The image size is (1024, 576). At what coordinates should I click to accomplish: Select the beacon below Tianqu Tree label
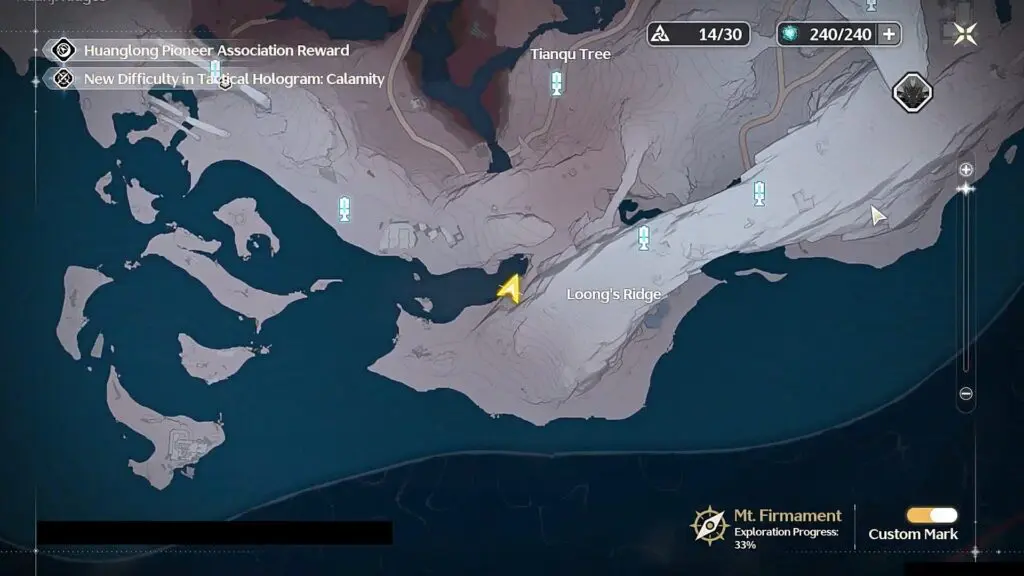(556, 83)
